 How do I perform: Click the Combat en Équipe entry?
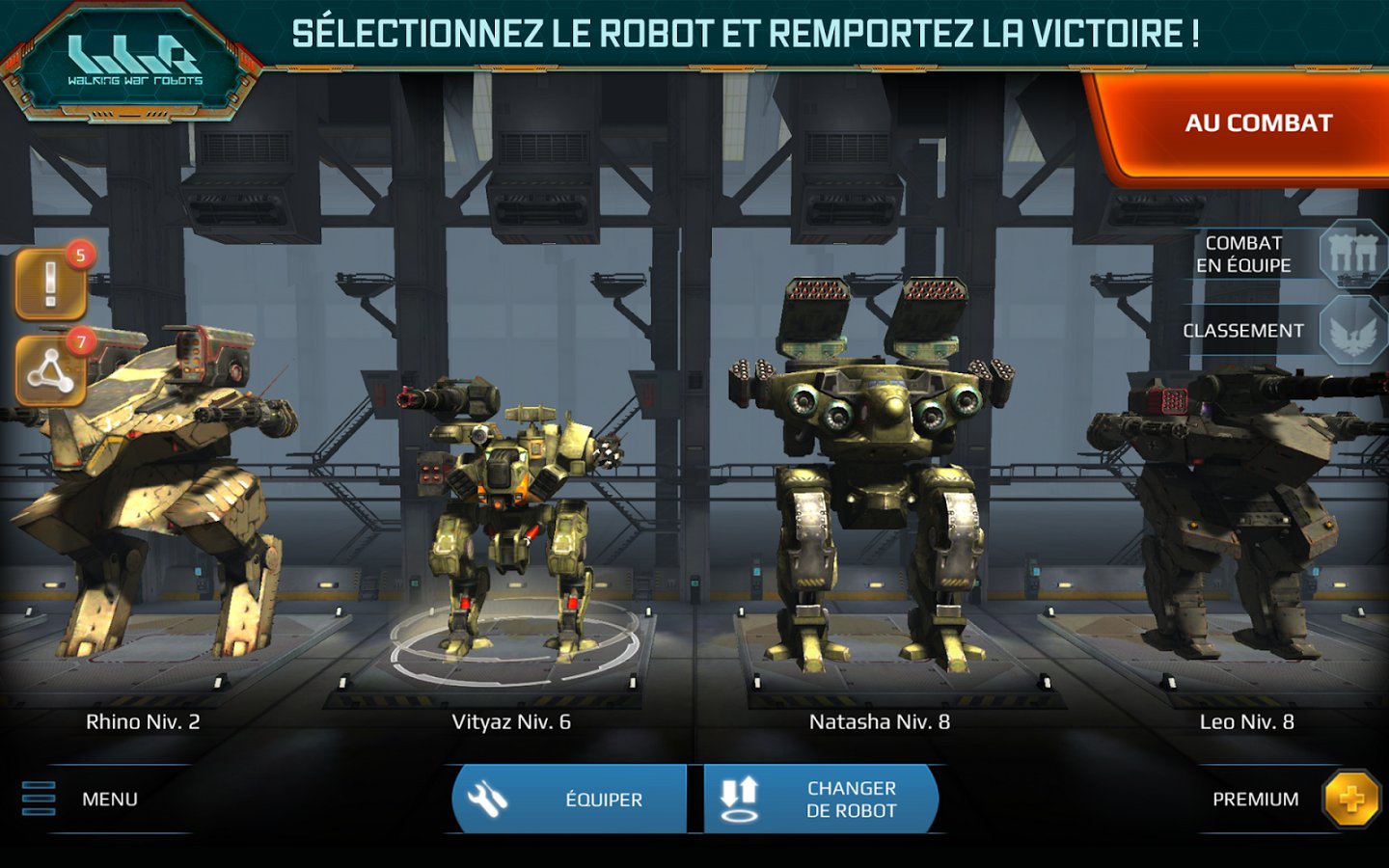click(1244, 253)
